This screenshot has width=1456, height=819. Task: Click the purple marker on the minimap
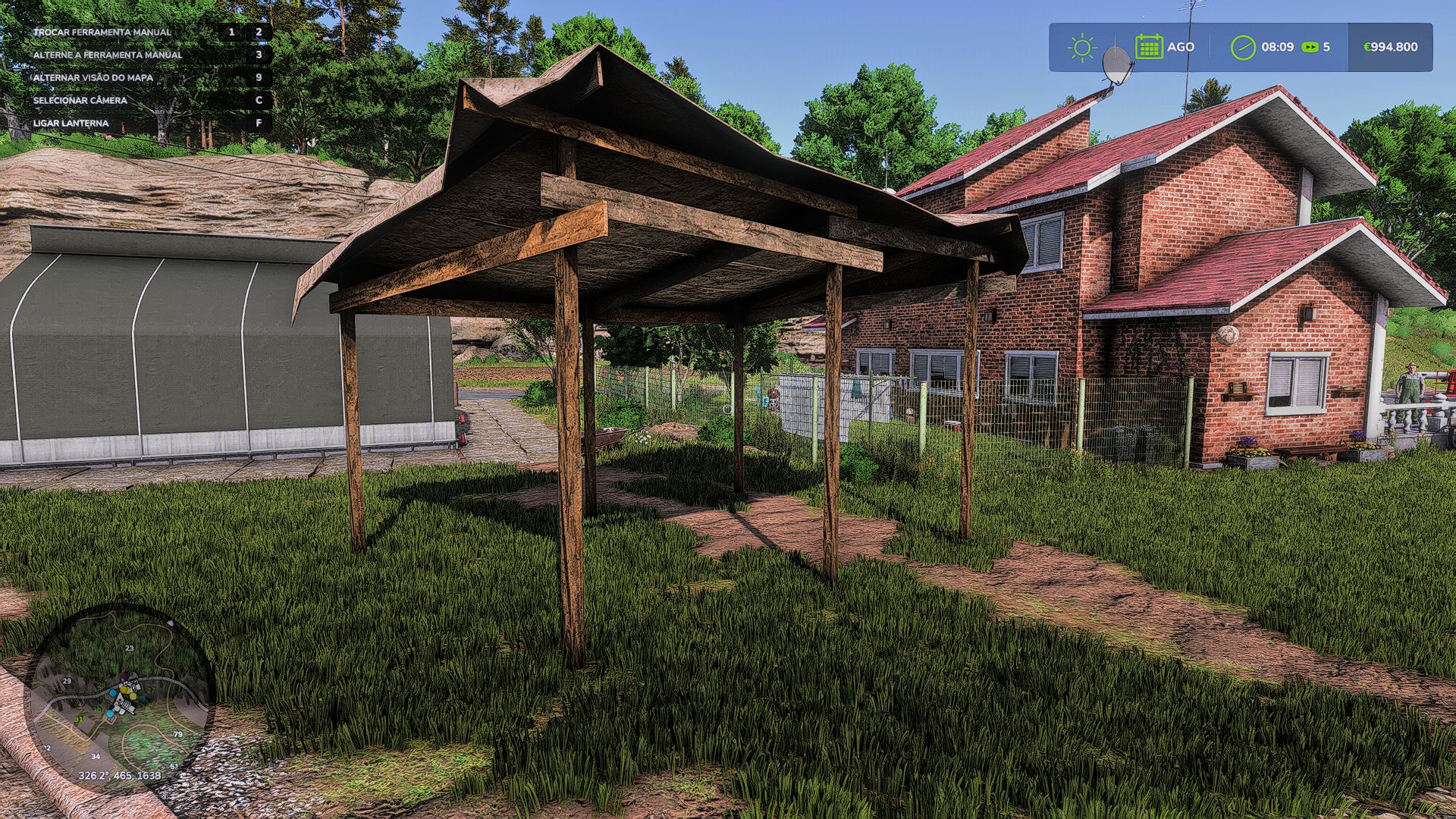[125, 676]
